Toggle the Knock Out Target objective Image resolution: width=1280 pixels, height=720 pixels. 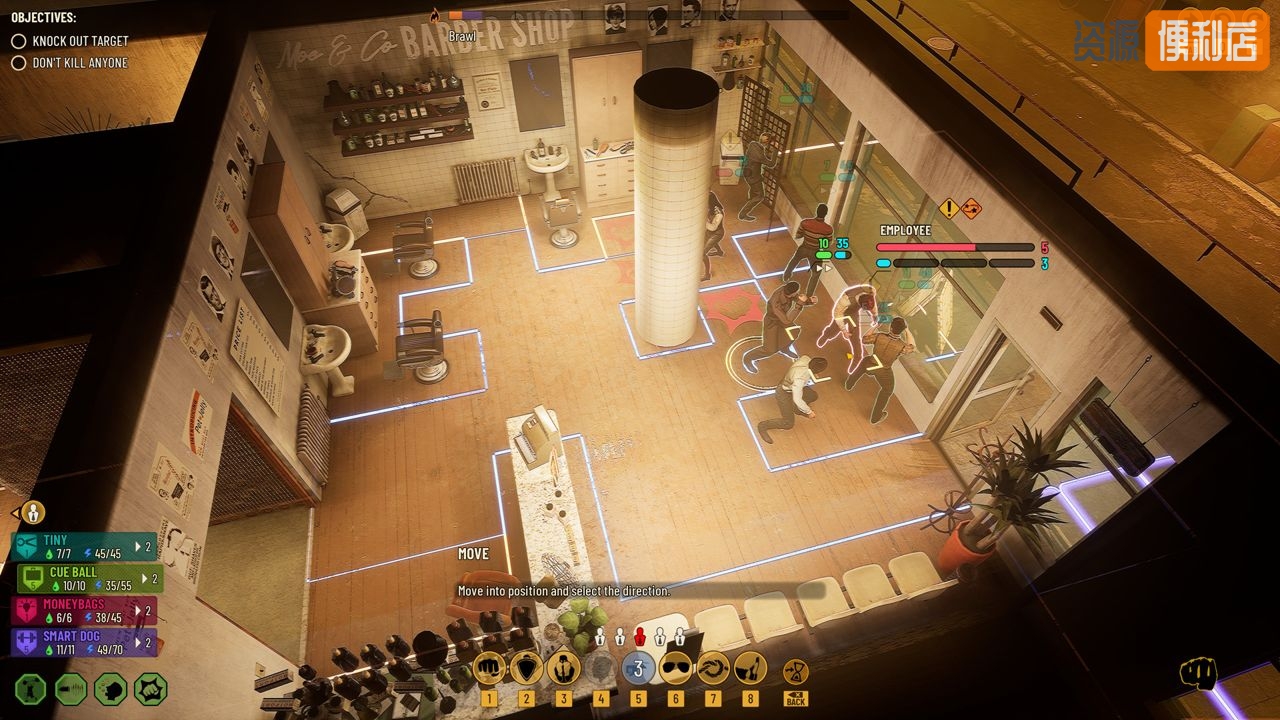click(x=19, y=41)
